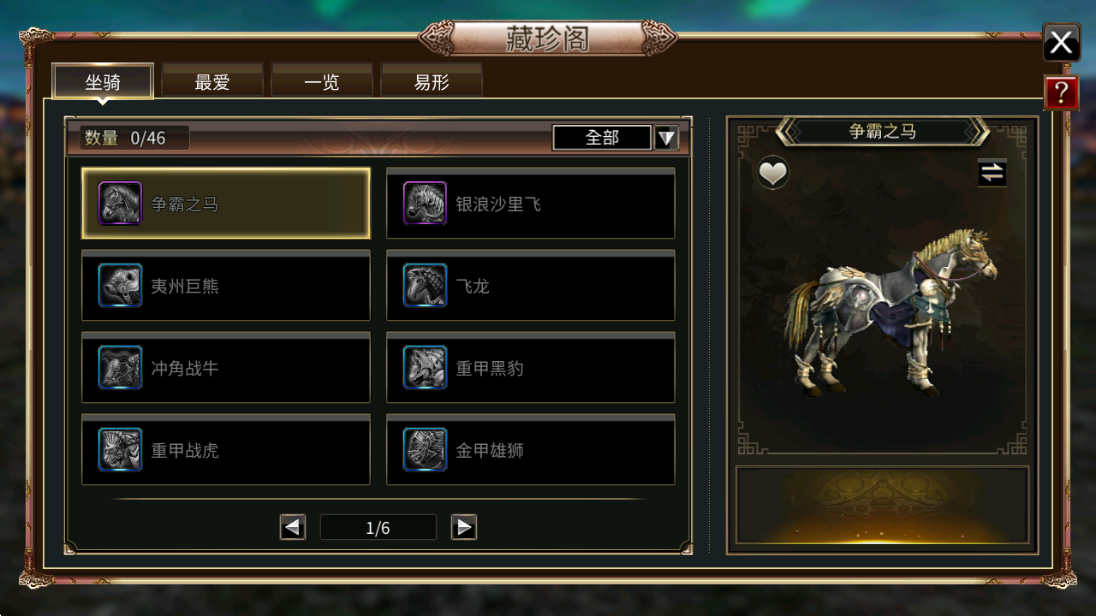The image size is (1096, 616).
Task: Choose the 银浪沙里飞 mount entry
Action: 530,204
